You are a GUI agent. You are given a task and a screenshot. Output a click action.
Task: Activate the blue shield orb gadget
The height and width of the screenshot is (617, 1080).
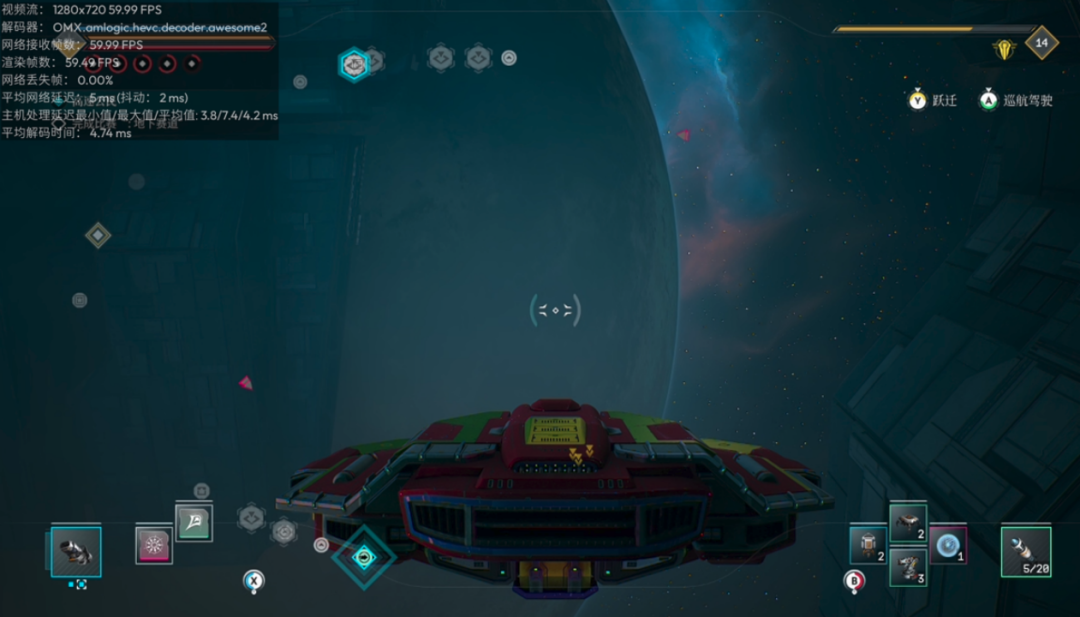click(x=947, y=545)
